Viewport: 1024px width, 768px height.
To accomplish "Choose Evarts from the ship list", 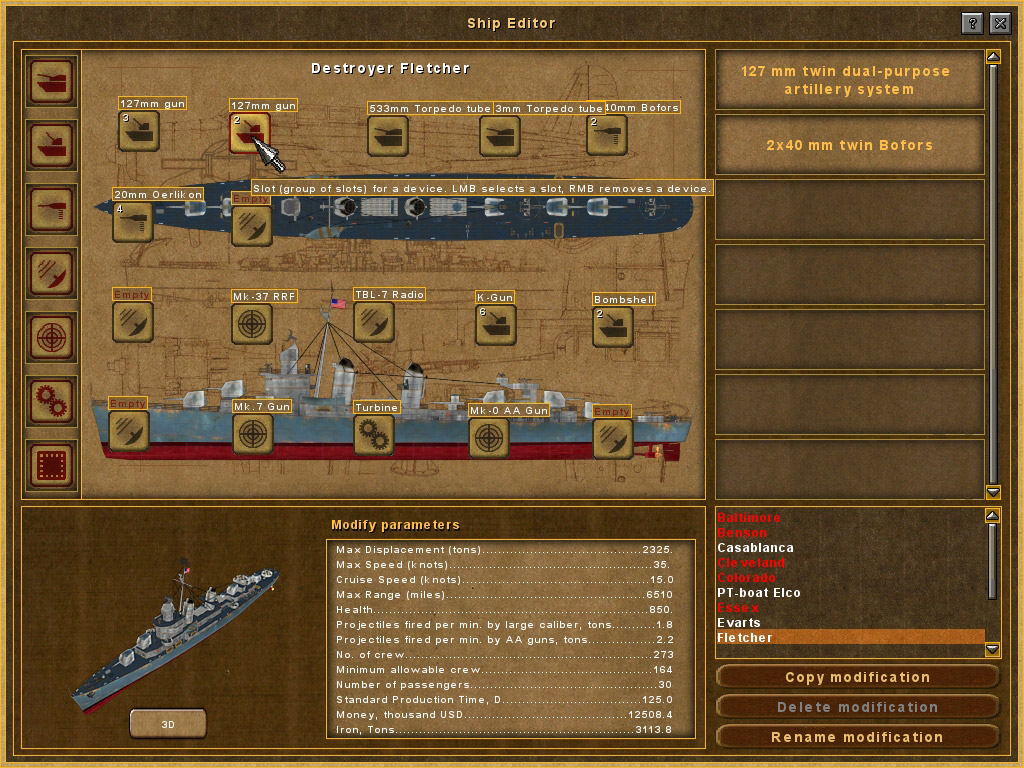I will (739, 623).
